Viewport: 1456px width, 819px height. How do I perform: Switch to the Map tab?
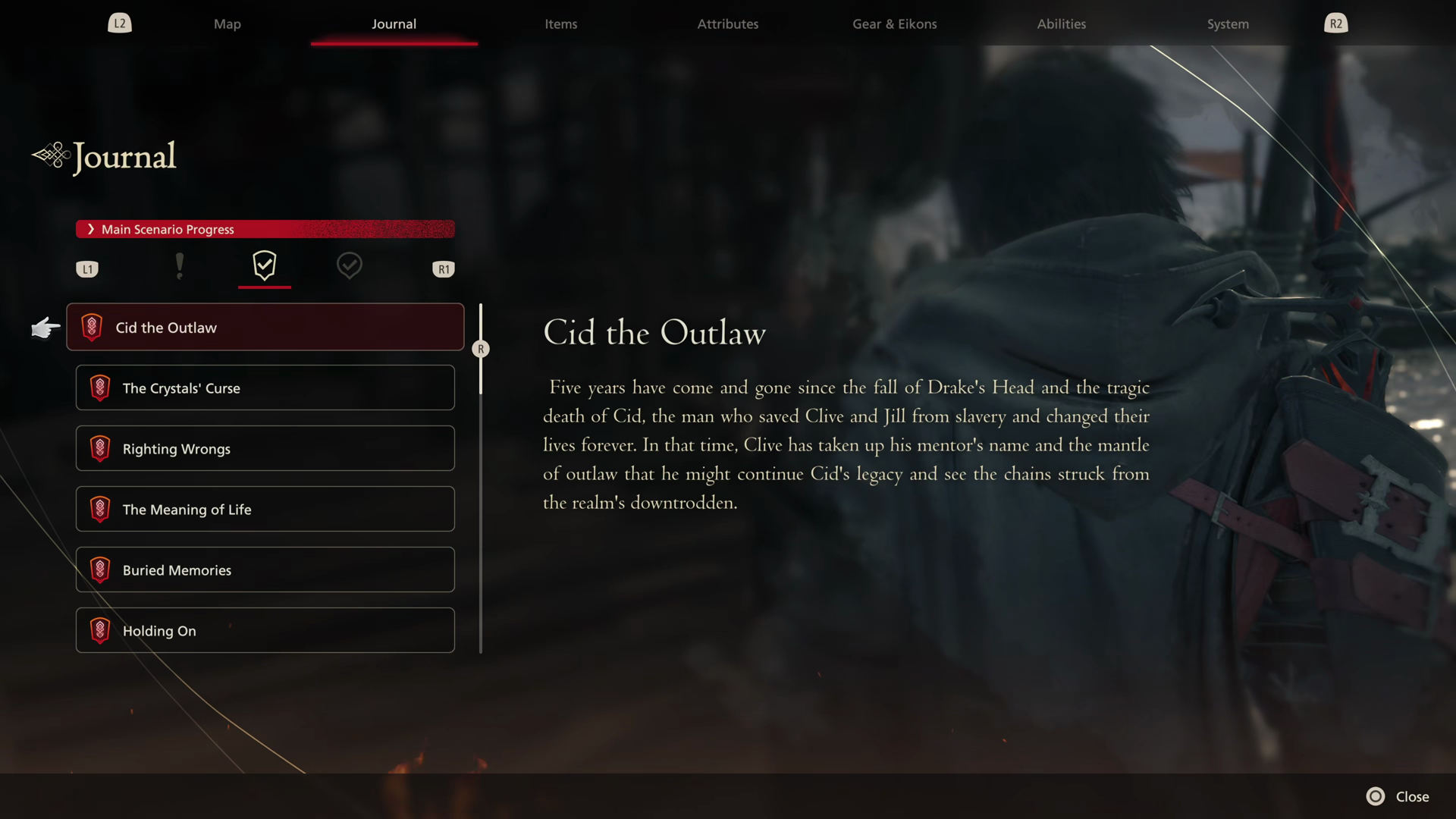227,24
